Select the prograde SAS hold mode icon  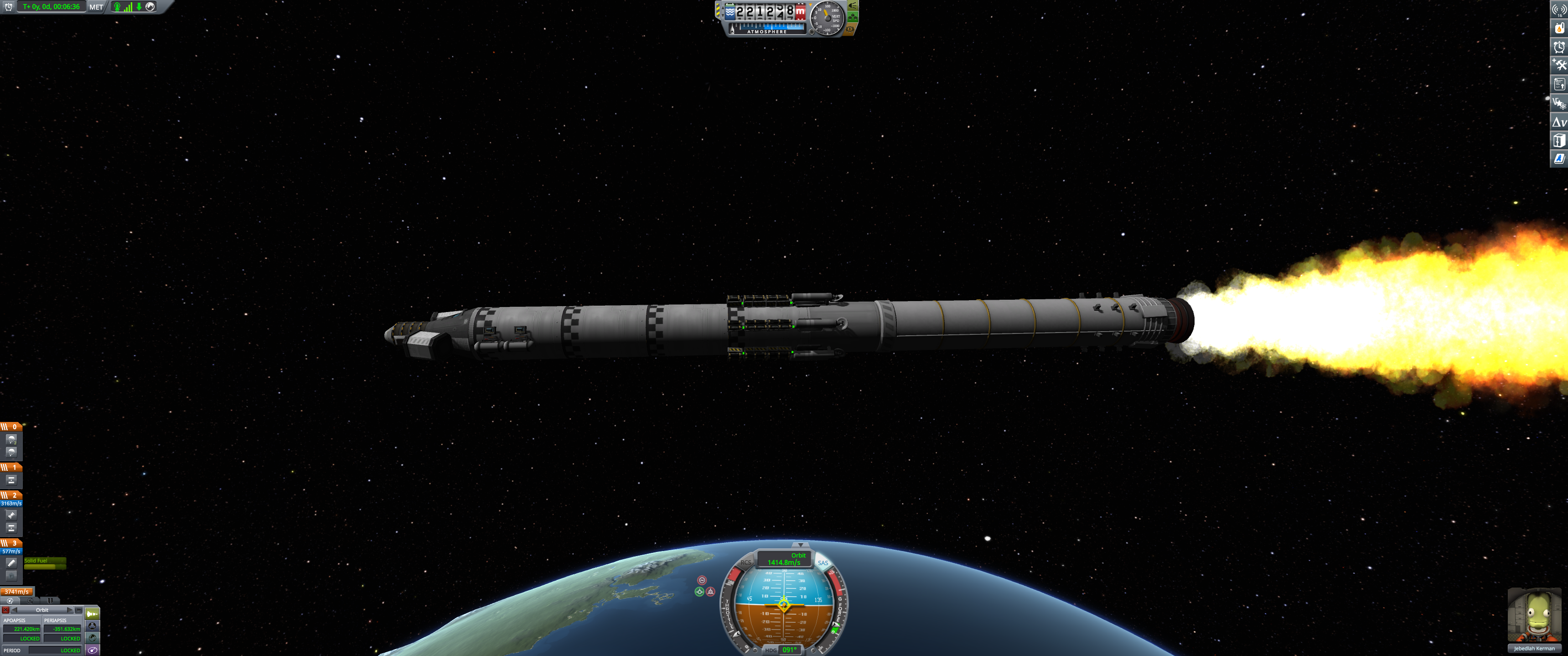[699, 591]
